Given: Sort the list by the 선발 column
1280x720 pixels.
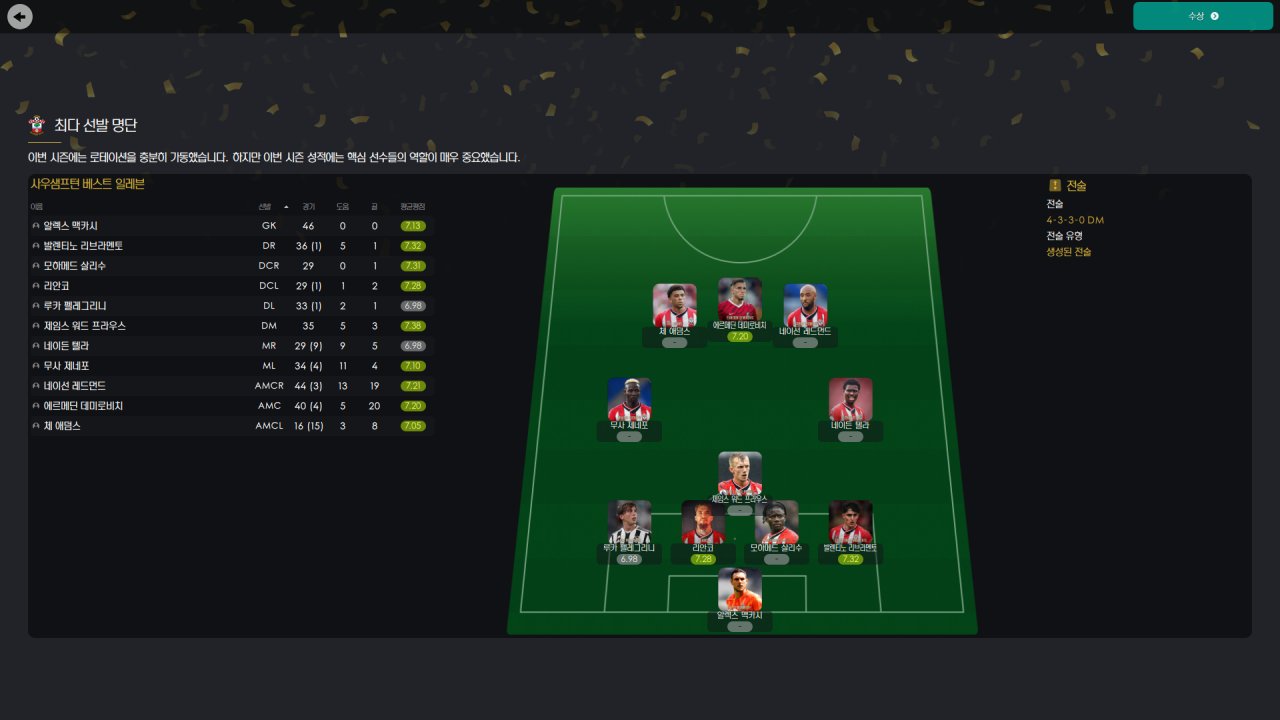Looking at the screenshot, I should [x=265, y=206].
